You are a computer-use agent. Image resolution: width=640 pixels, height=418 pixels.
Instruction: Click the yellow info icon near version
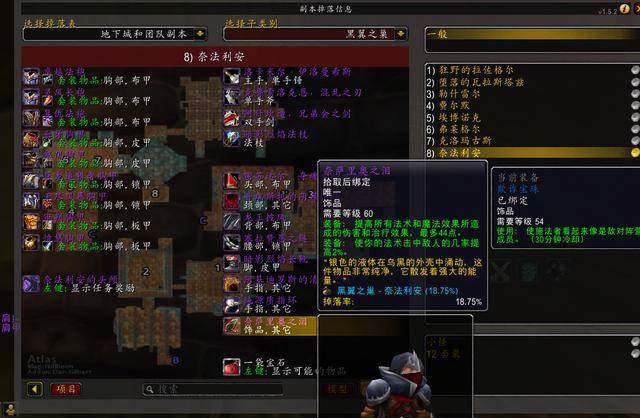click(x=623, y=10)
